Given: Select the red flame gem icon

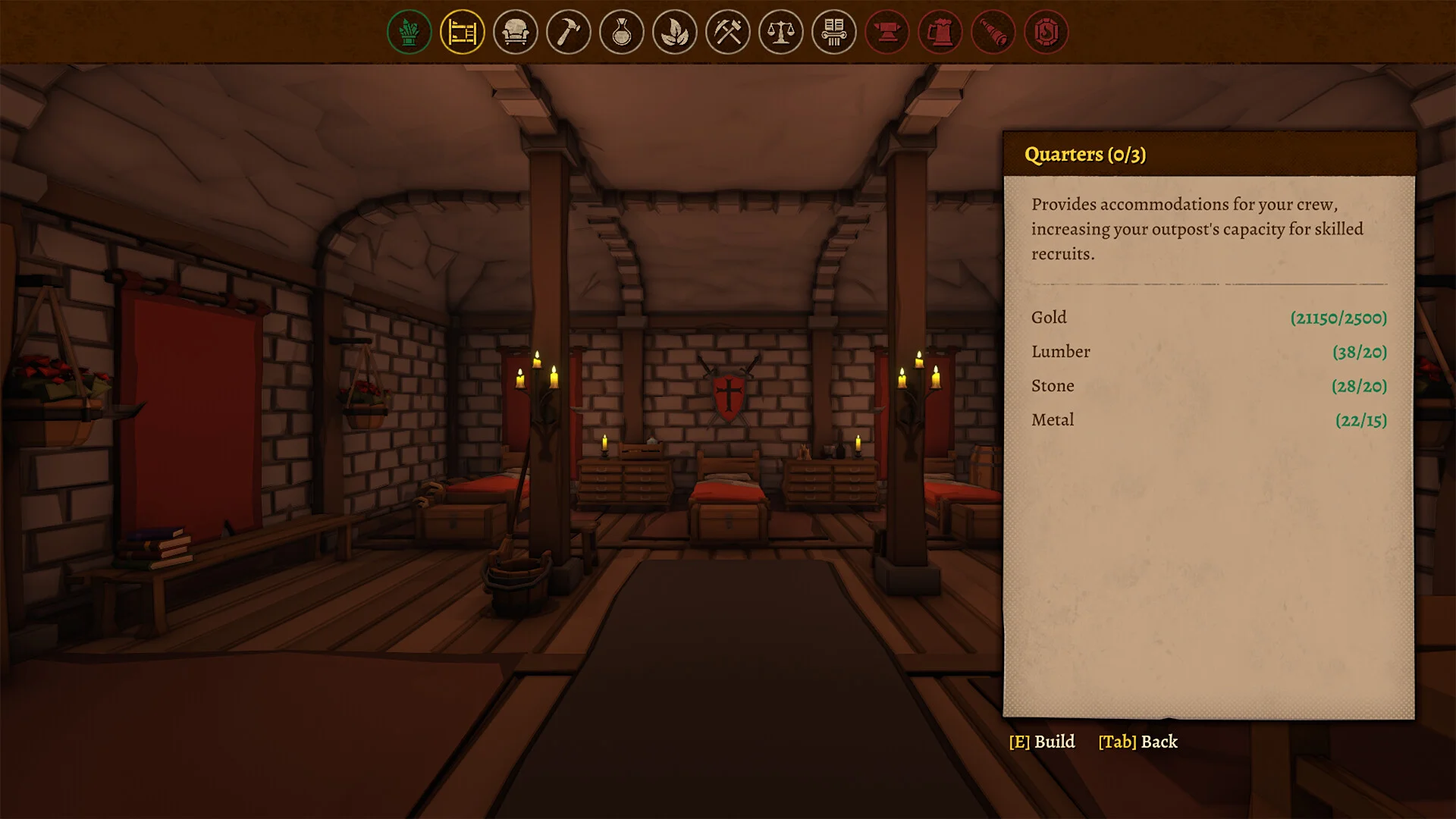Looking at the screenshot, I should [1046, 32].
